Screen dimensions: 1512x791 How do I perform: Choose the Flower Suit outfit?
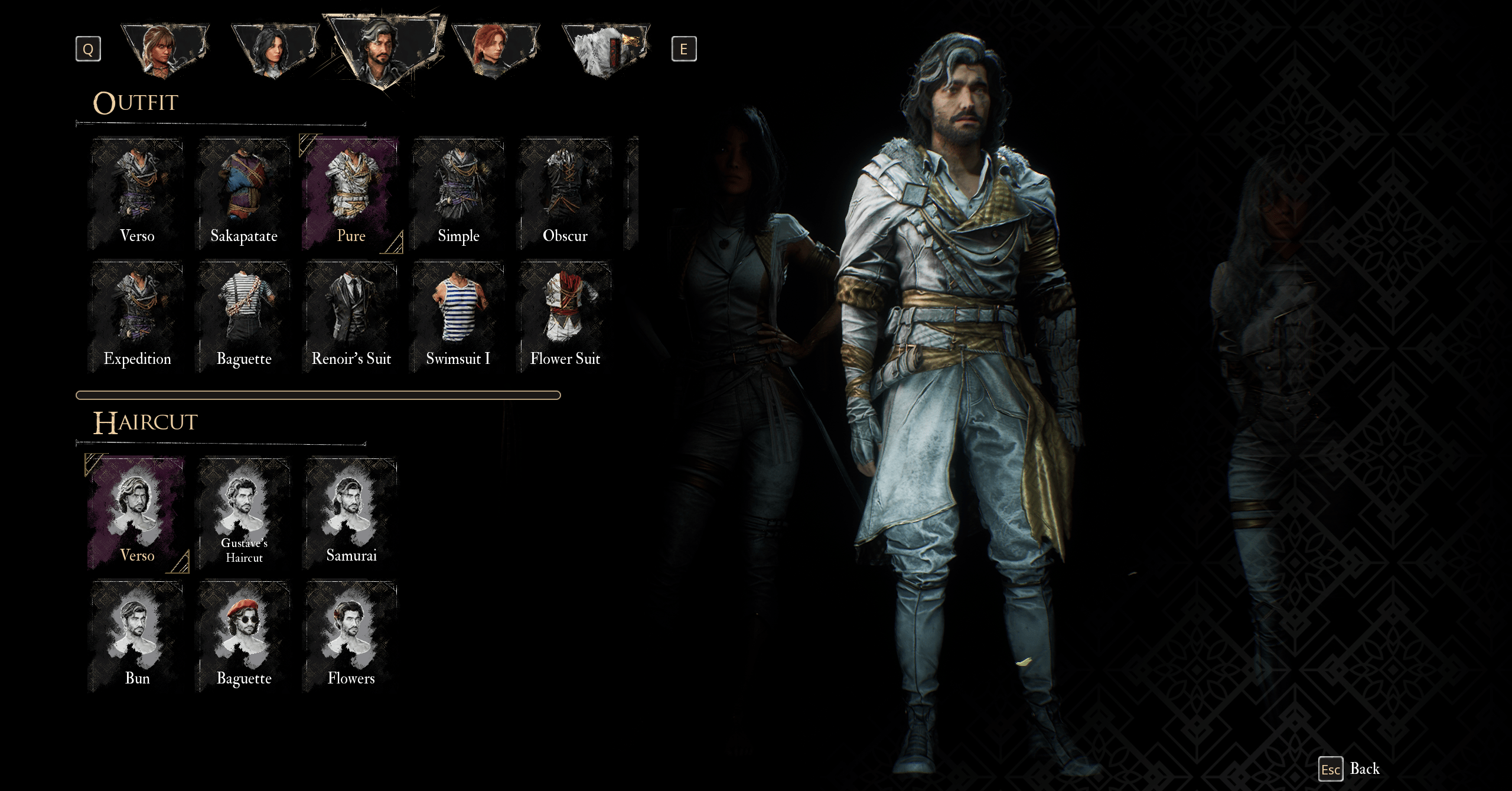(x=565, y=317)
